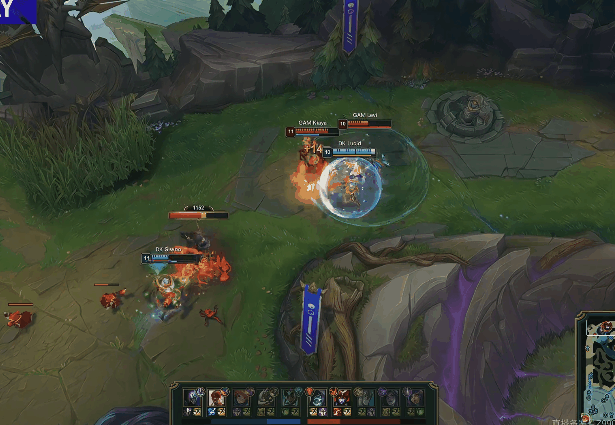Select the red horned champion portrait
615x425 pixels.
(340, 397)
